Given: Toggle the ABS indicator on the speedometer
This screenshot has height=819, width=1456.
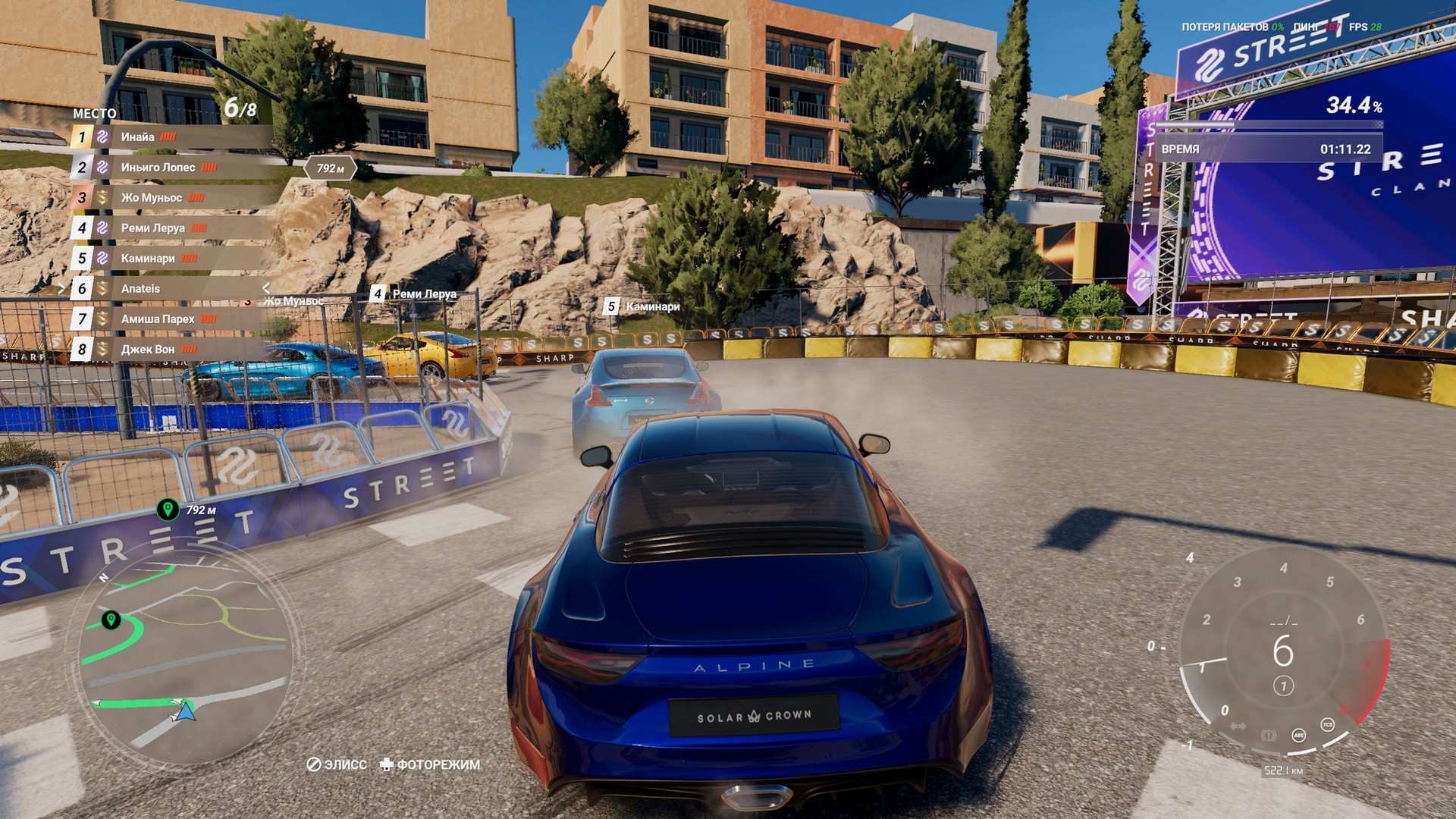Looking at the screenshot, I should (x=1298, y=734).
